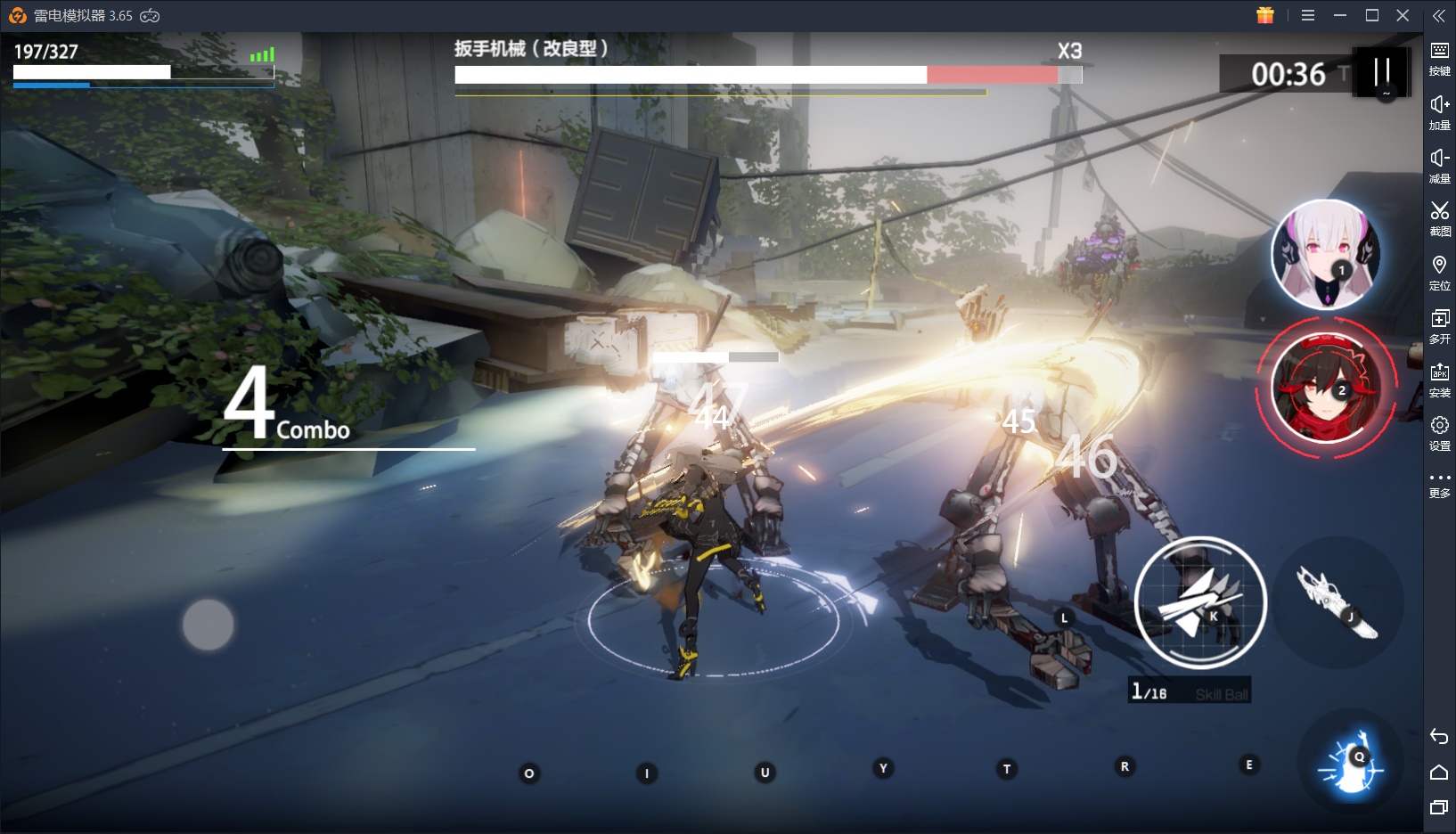Pause the battle
This screenshot has height=834, width=1456.
(1382, 72)
